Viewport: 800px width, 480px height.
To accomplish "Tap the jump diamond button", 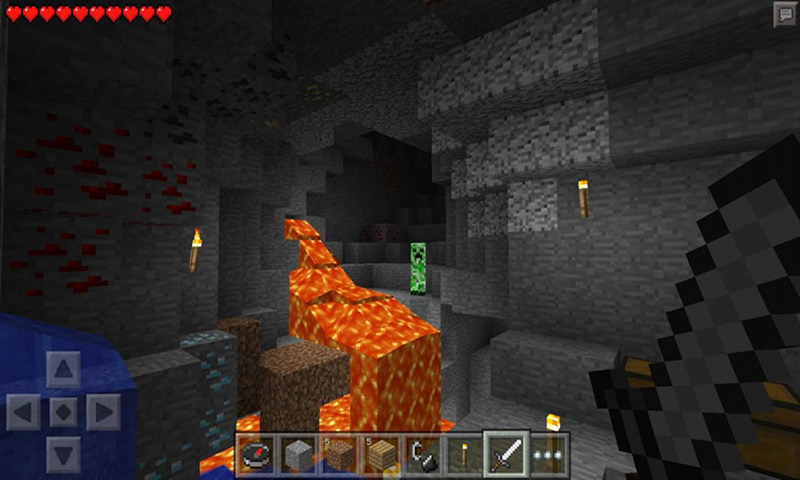I will click(x=63, y=411).
